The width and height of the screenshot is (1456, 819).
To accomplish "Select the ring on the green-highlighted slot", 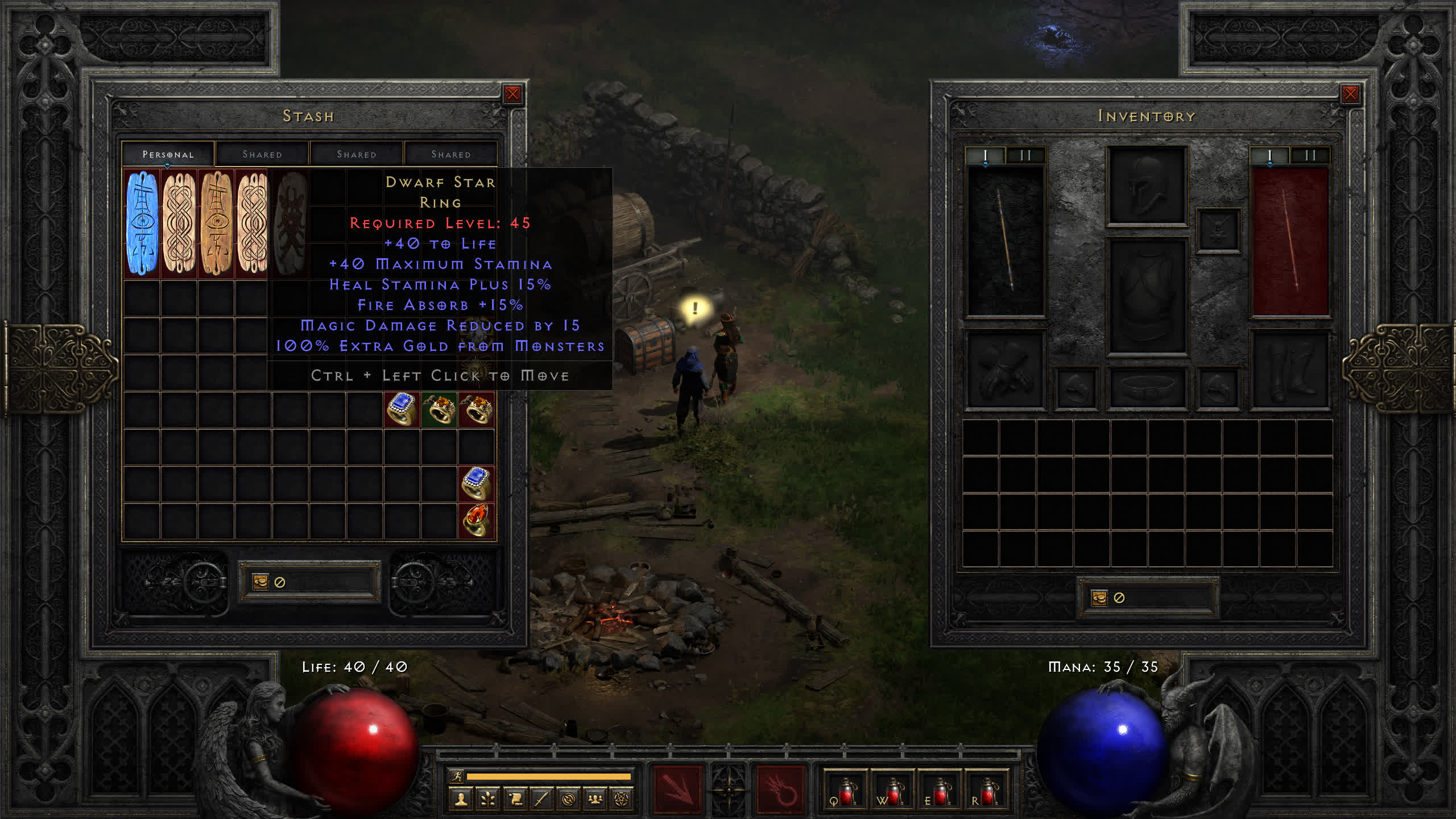I will pos(439,409).
